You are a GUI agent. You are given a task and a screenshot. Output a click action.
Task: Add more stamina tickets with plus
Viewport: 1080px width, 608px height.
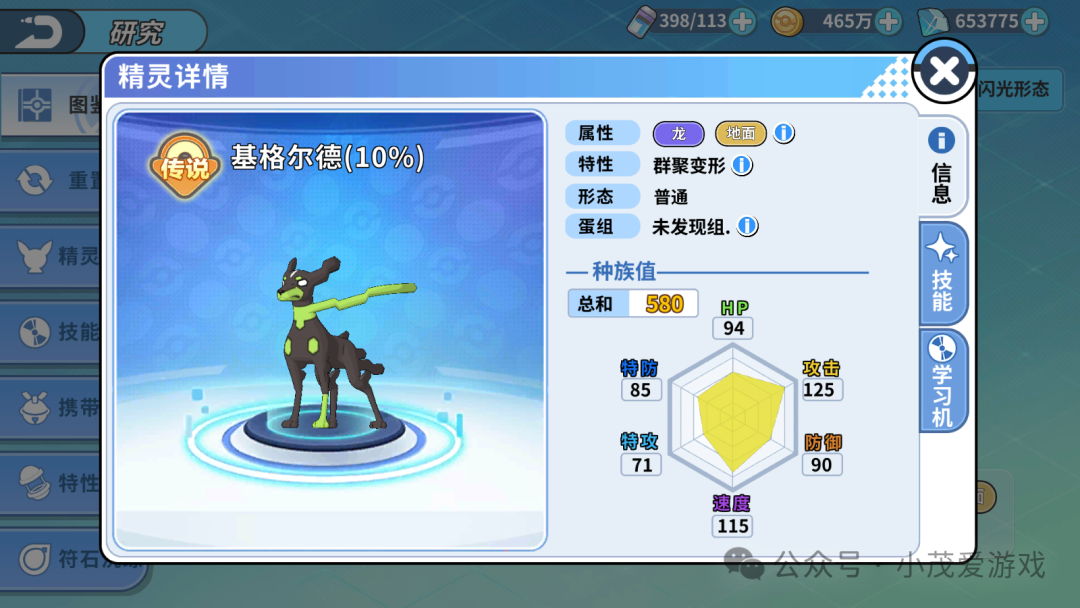(x=742, y=21)
